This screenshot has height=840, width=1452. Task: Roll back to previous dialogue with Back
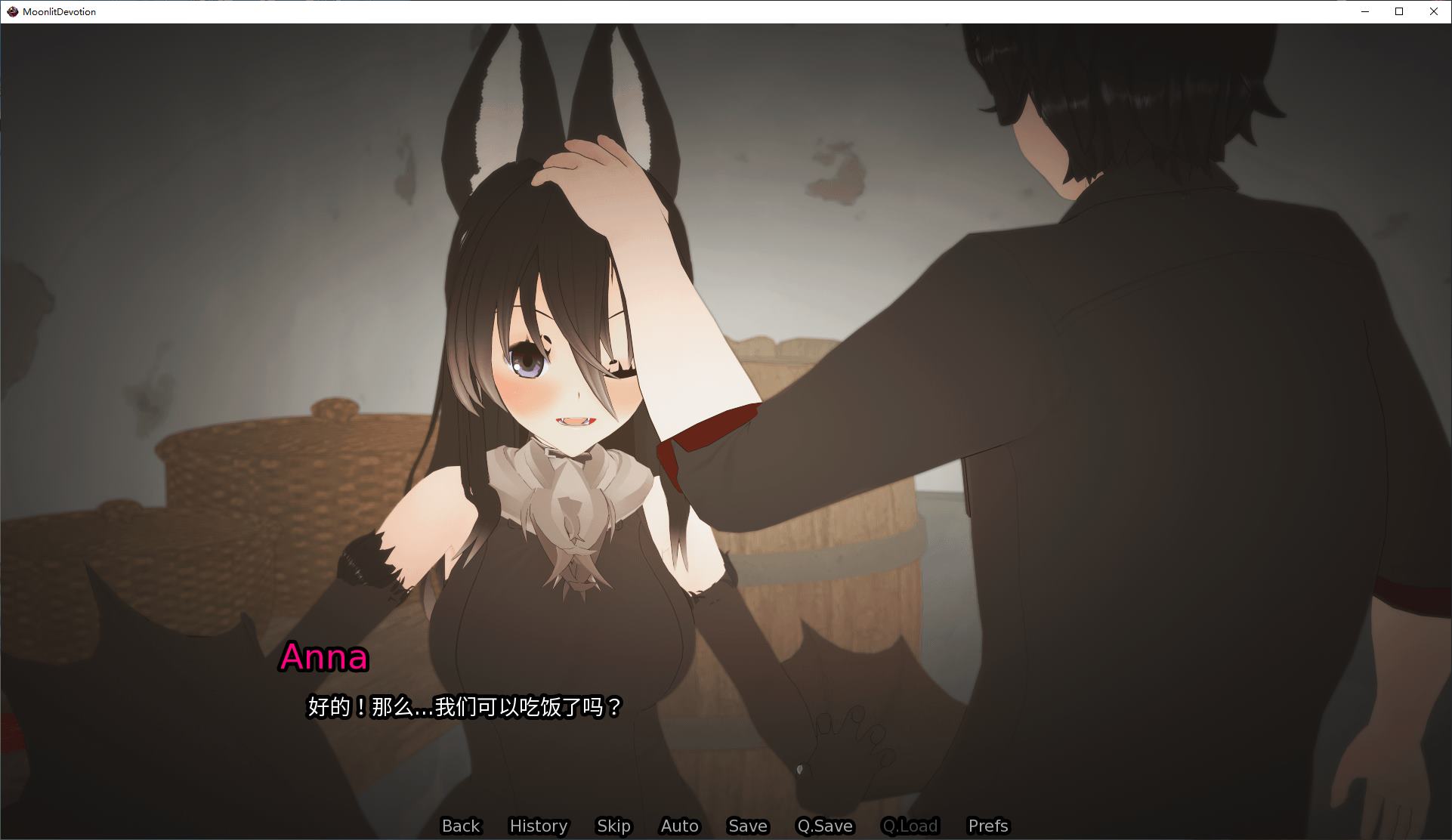461,826
